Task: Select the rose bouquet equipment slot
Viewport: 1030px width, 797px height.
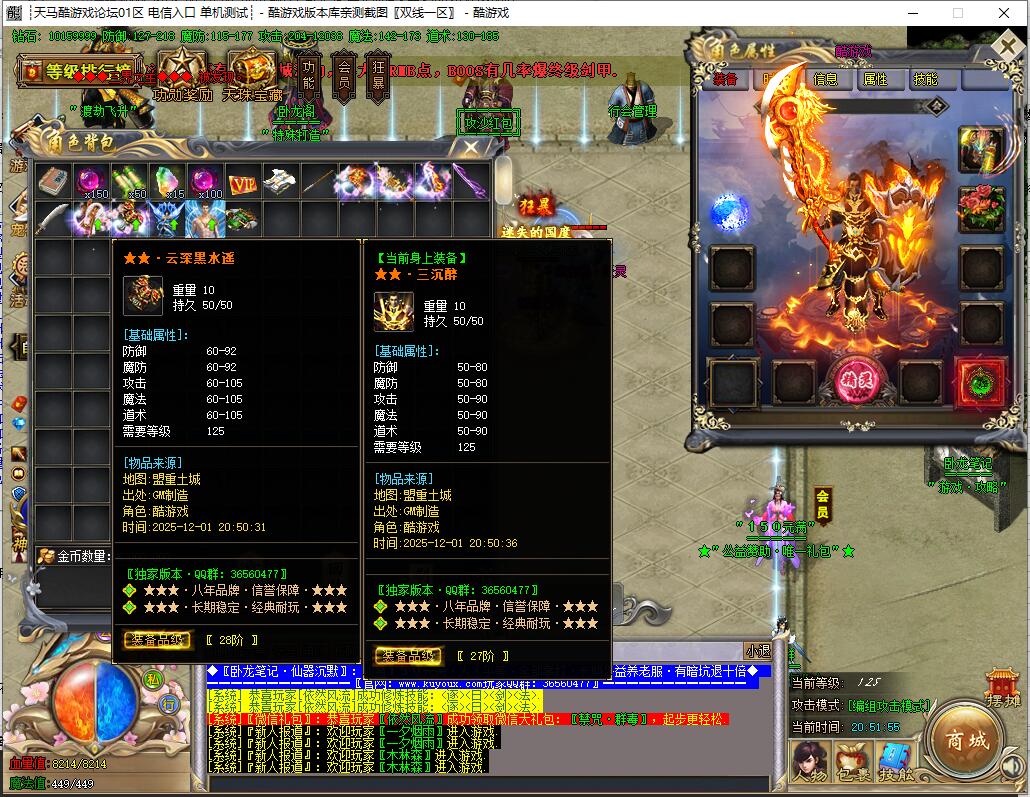Action: pos(980,209)
